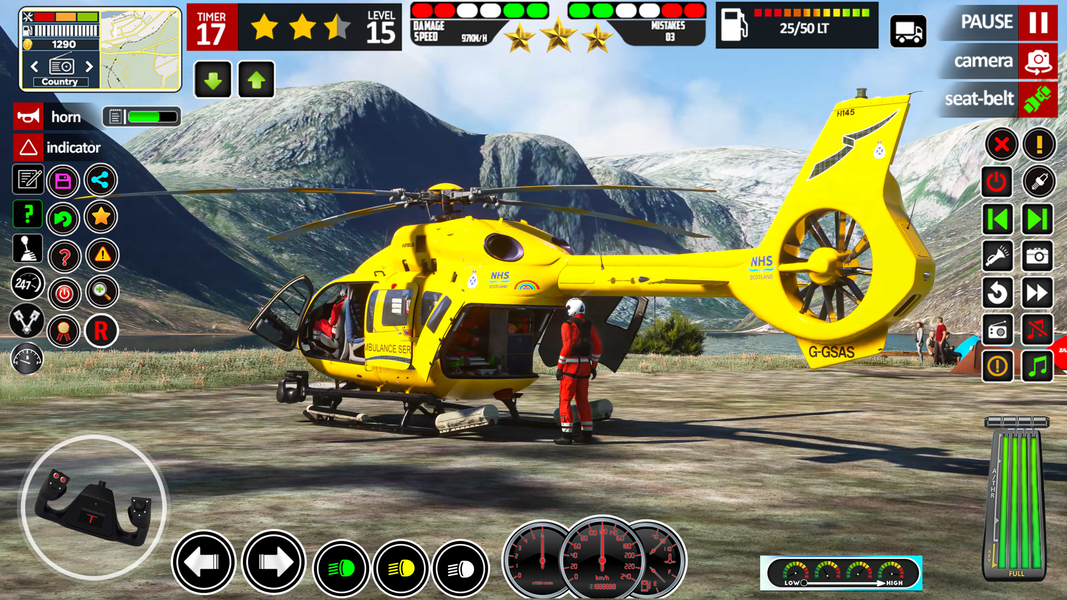The height and width of the screenshot is (600, 1067).
Task: Click the green up arrow button
Action: 256,80
